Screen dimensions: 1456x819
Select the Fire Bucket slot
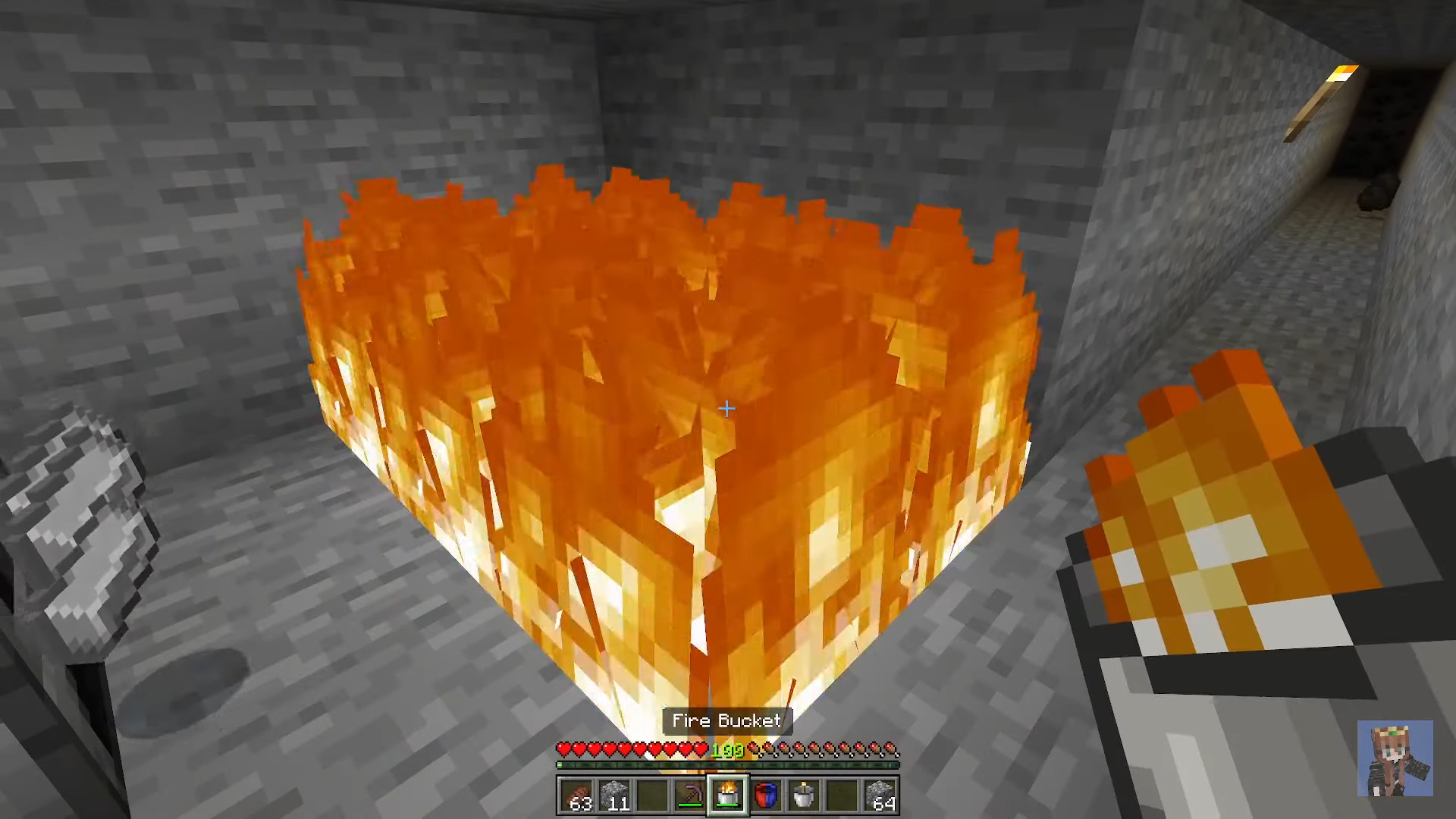728,795
